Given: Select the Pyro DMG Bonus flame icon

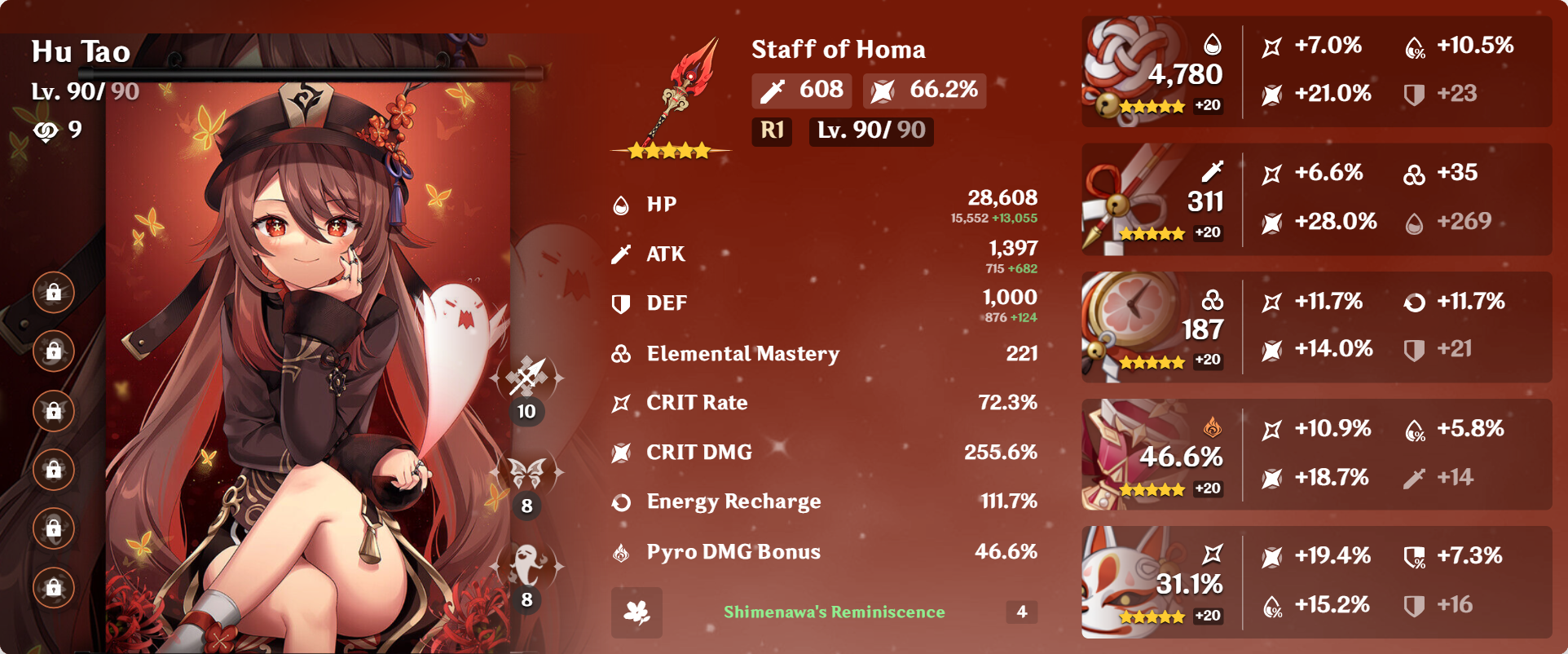Looking at the screenshot, I should tap(622, 551).
